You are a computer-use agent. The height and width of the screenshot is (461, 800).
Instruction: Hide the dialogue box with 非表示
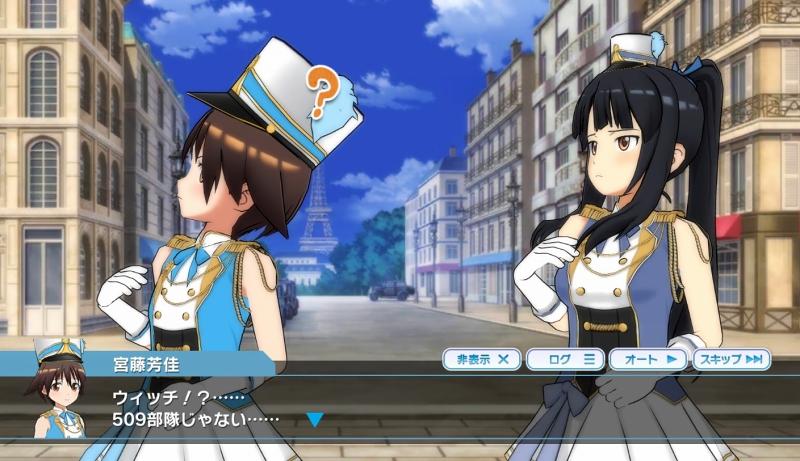[482, 358]
